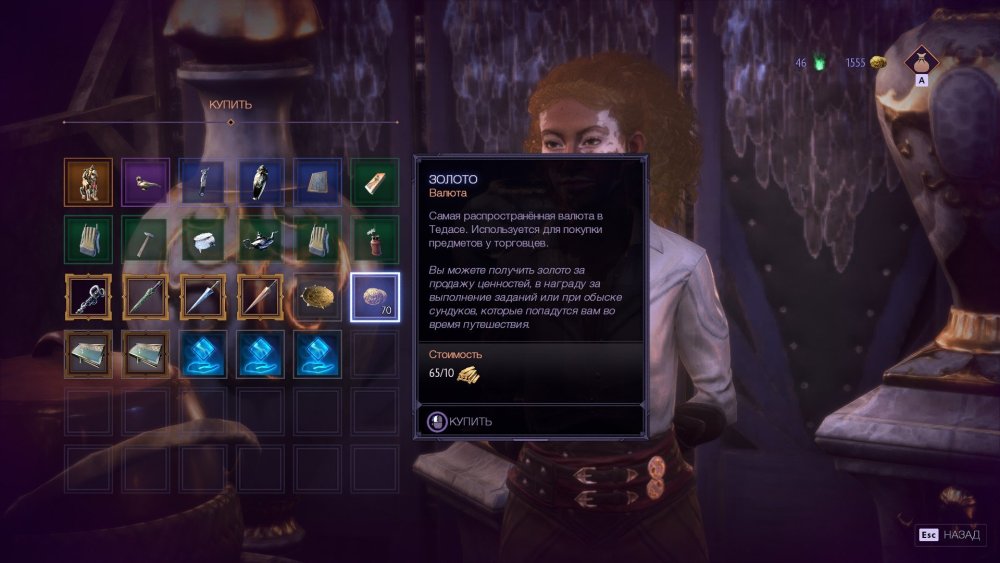The image size is (1000, 563).
Task: Select the stone tablet item in blue slot
Action: point(318,182)
